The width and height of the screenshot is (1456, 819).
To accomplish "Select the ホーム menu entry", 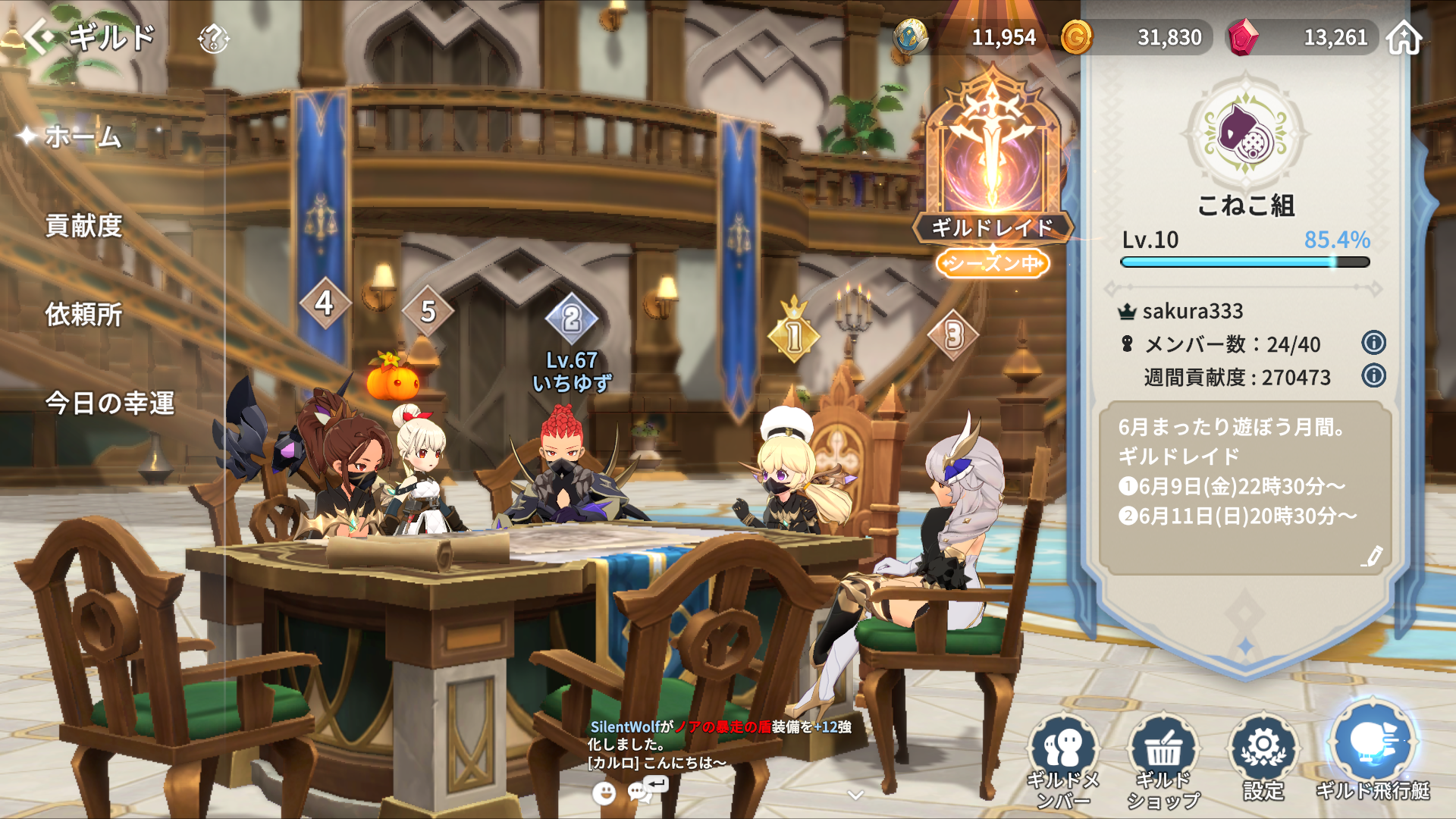I will coord(83,137).
